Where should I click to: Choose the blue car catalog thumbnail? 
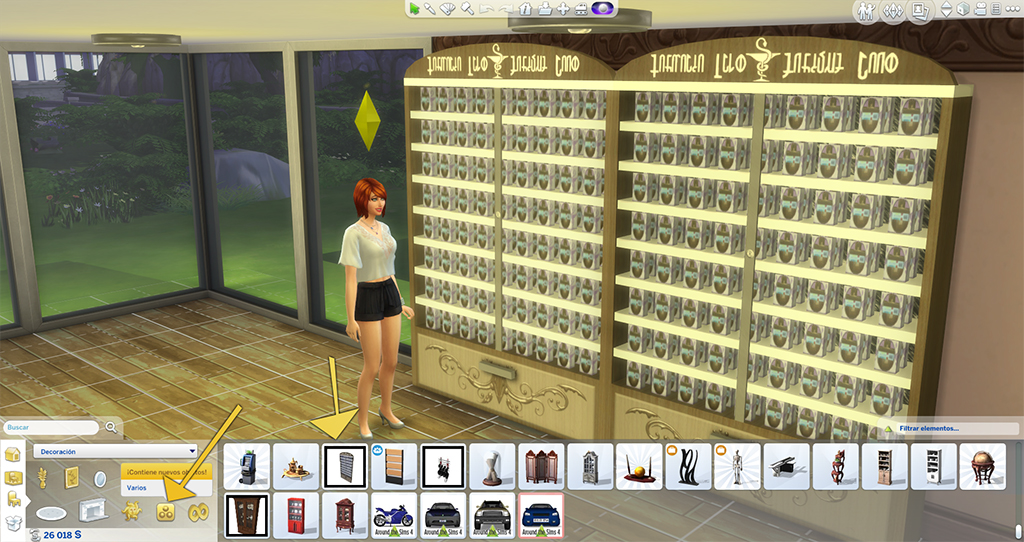tap(541, 514)
